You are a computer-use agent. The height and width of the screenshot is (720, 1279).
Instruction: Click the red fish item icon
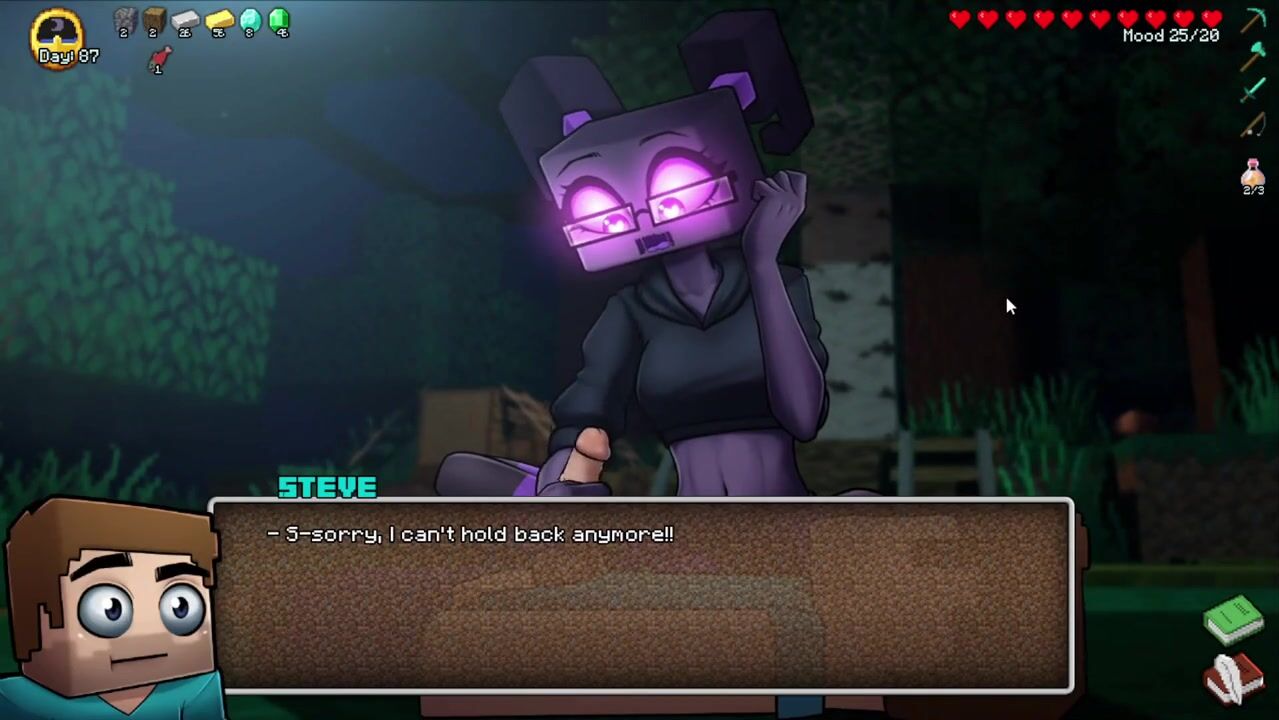pos(159,60)
